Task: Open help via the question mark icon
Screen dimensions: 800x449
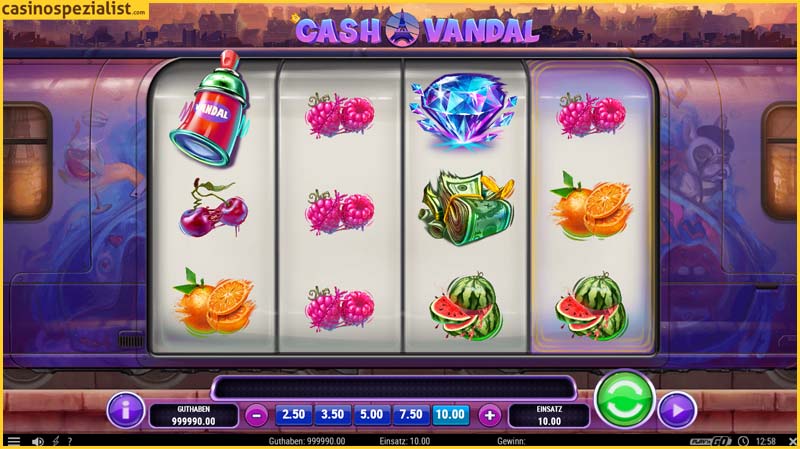Action: click(69, 441)
